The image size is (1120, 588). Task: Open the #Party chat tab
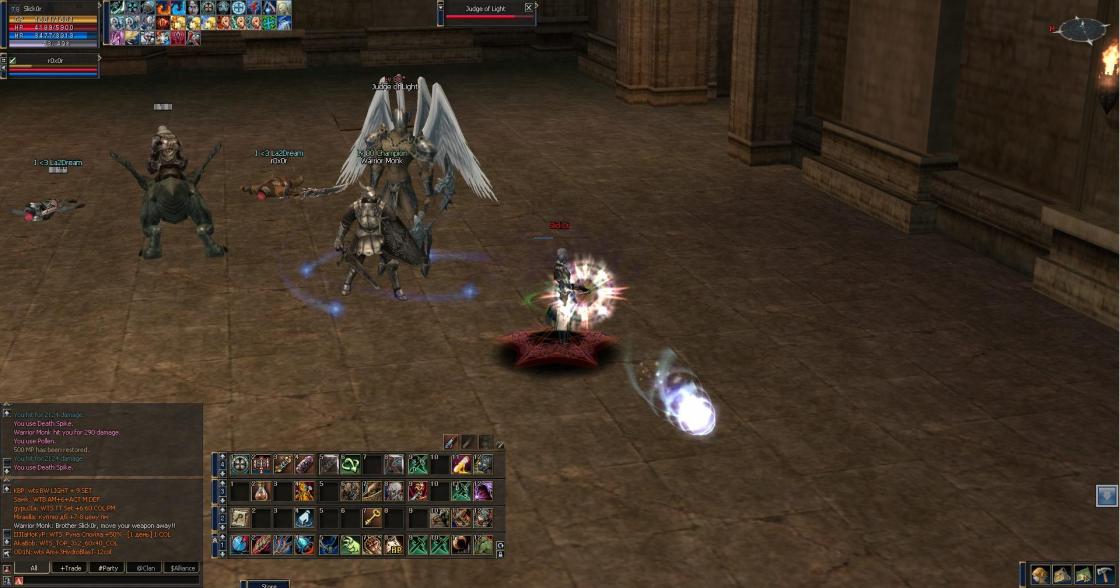tap(107, 567)
